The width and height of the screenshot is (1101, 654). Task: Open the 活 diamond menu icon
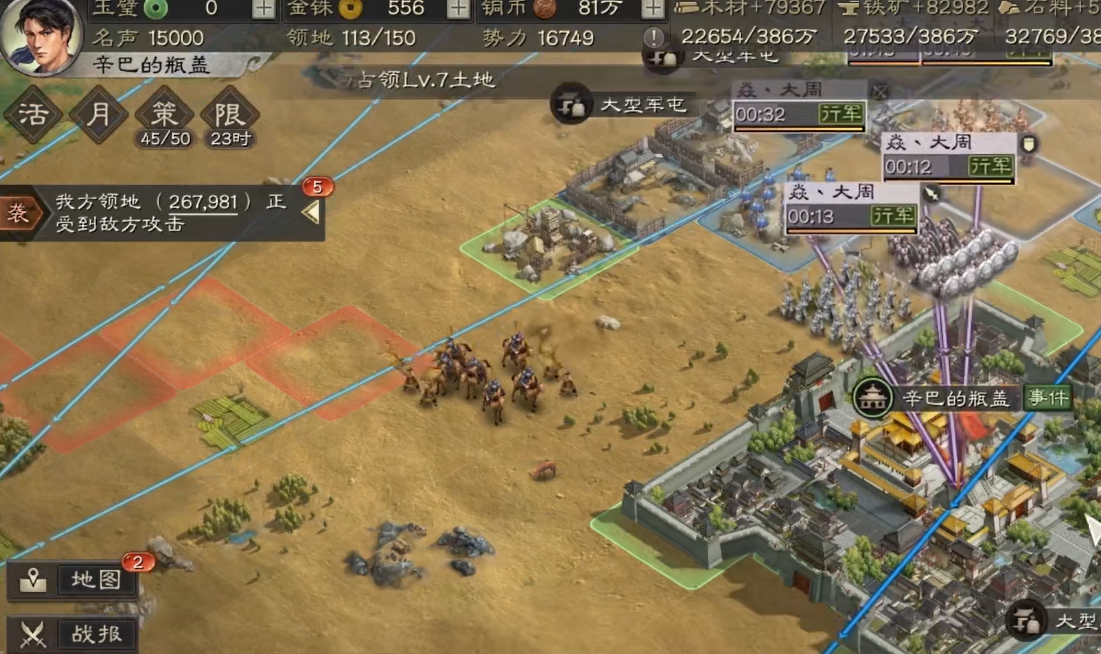click(32, 114)
